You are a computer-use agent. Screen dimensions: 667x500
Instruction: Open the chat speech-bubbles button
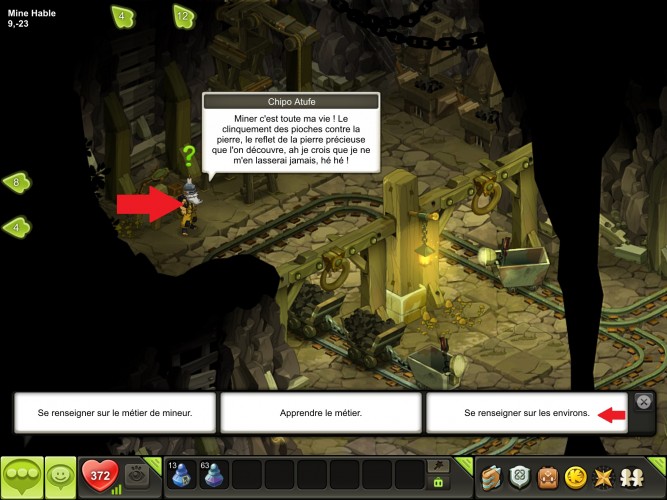pos(21,477)
